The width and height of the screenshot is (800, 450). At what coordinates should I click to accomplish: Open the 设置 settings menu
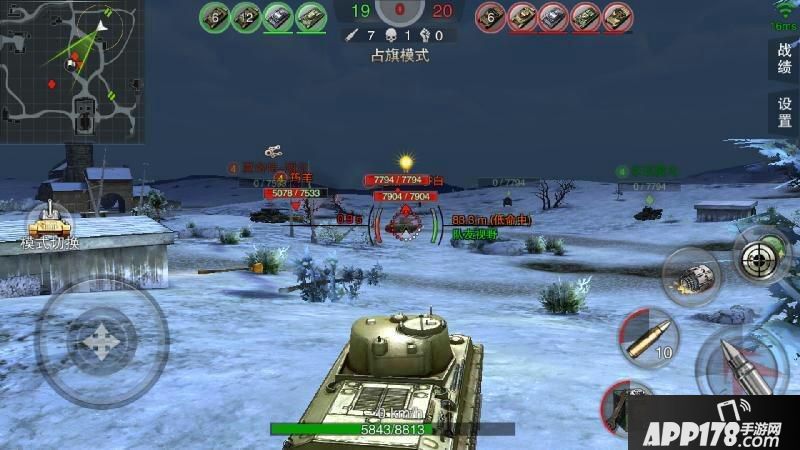[784, 112]
